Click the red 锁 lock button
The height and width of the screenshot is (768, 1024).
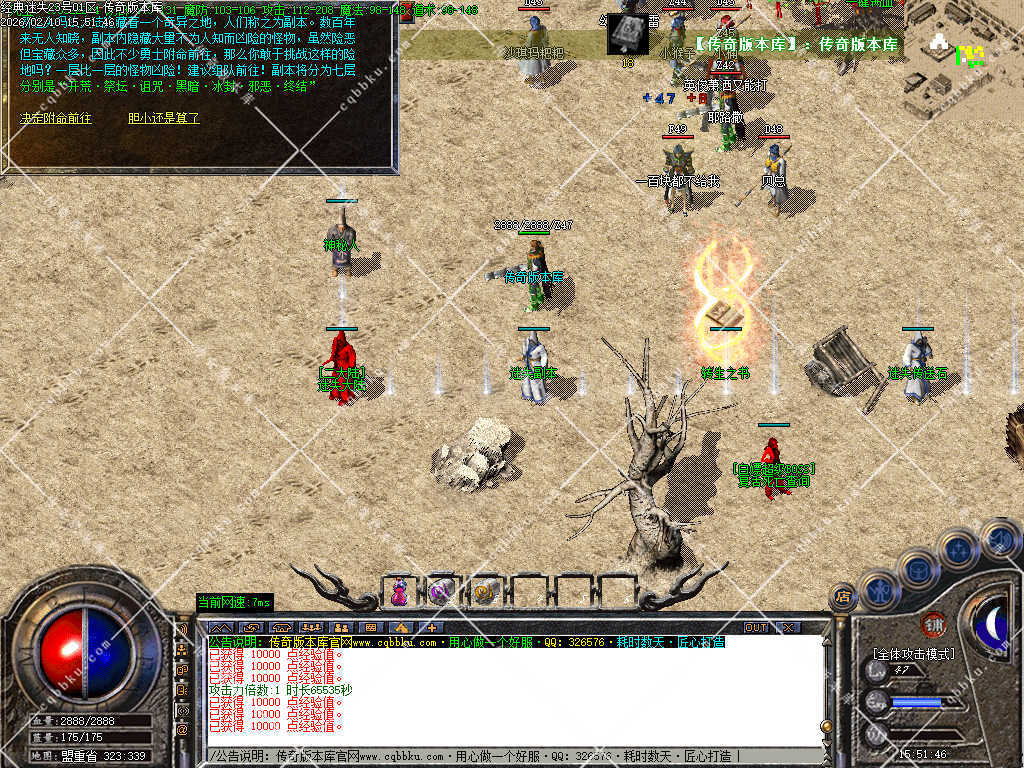(933, 625)
